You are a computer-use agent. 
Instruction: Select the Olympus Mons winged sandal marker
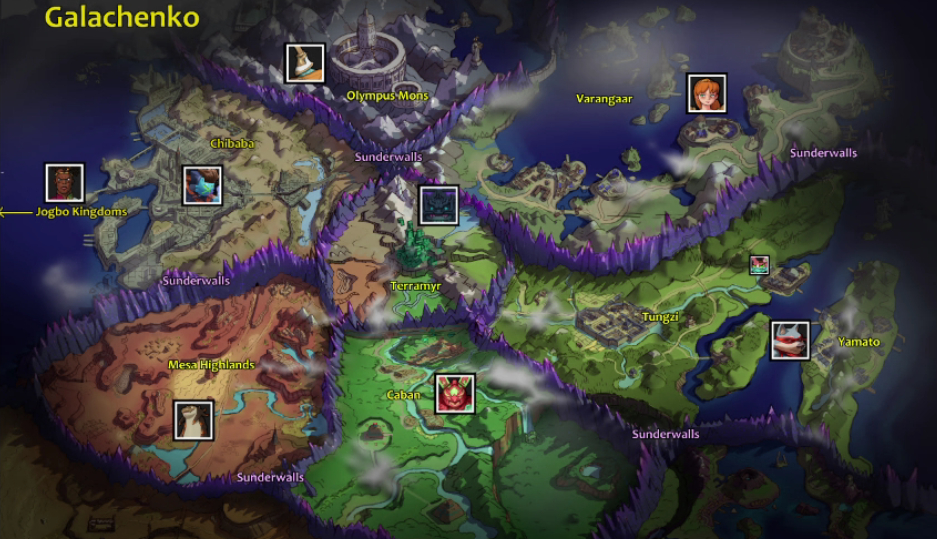pyautogui.click(x=304, y=63)
